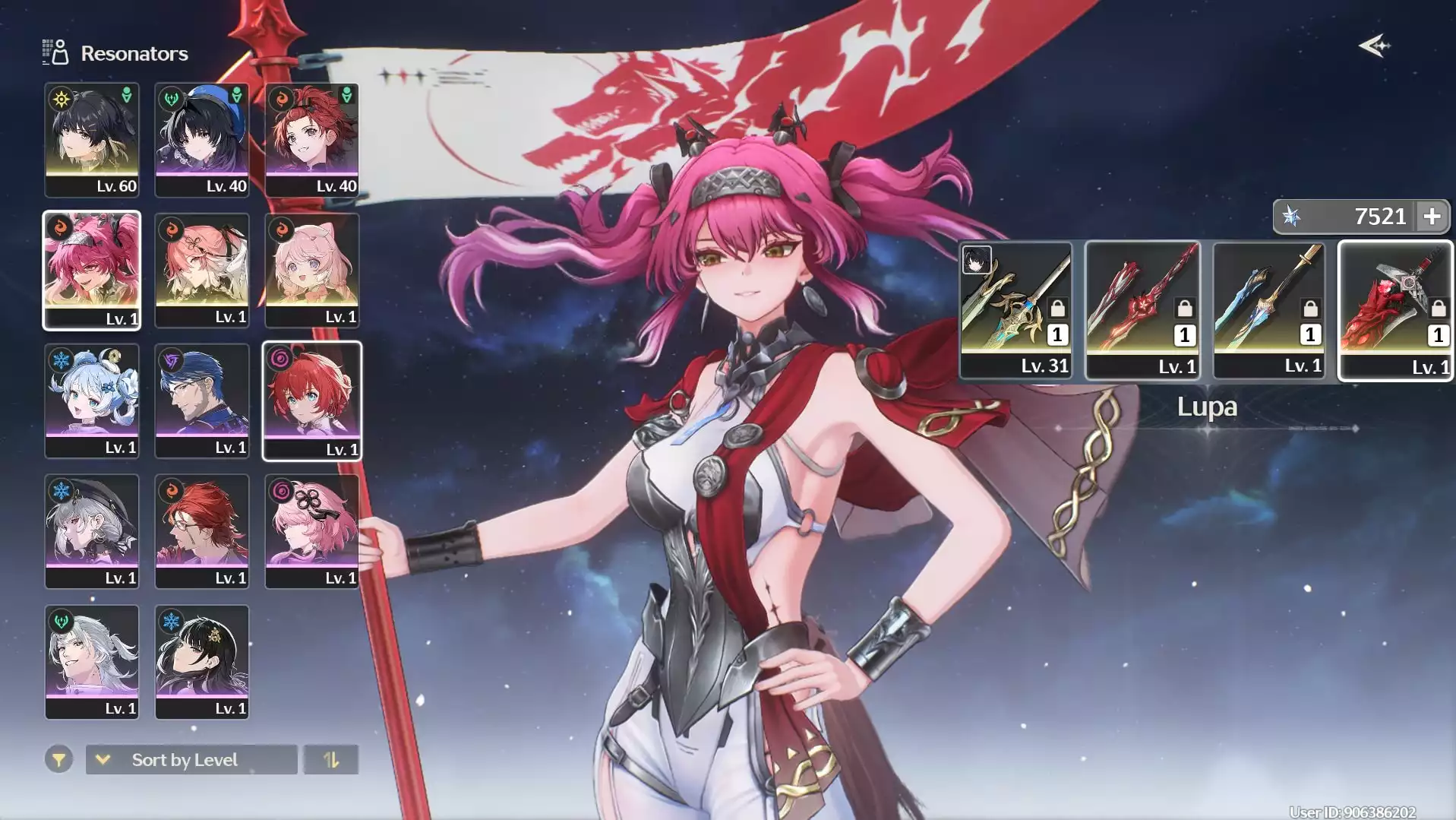Select the Lv. 40 red-haired resonator portrait
The width and height of the screenshot is (1456, 820).
(x=312, y=140)
